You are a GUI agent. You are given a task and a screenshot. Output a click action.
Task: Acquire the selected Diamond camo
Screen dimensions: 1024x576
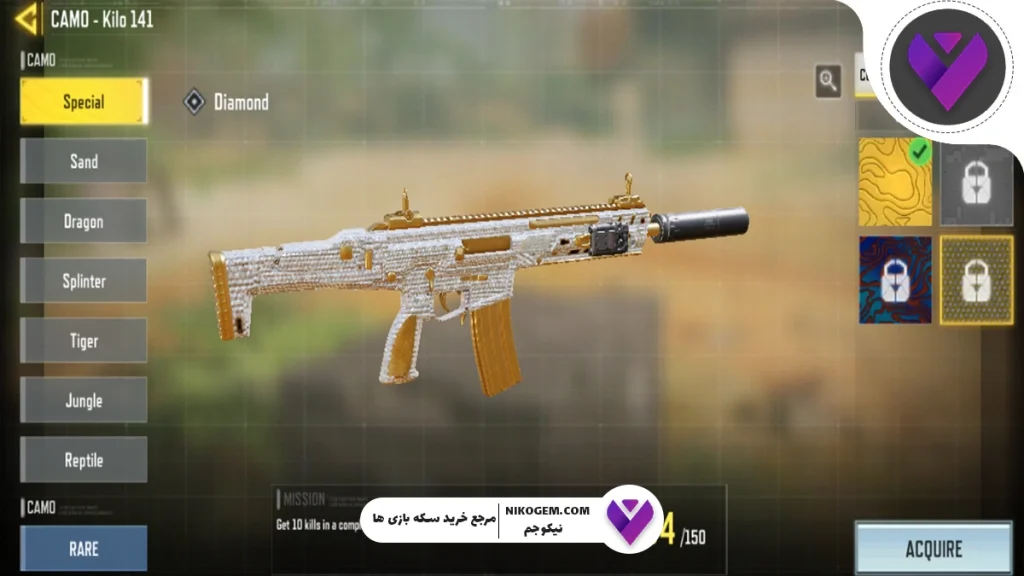point(933,548)
